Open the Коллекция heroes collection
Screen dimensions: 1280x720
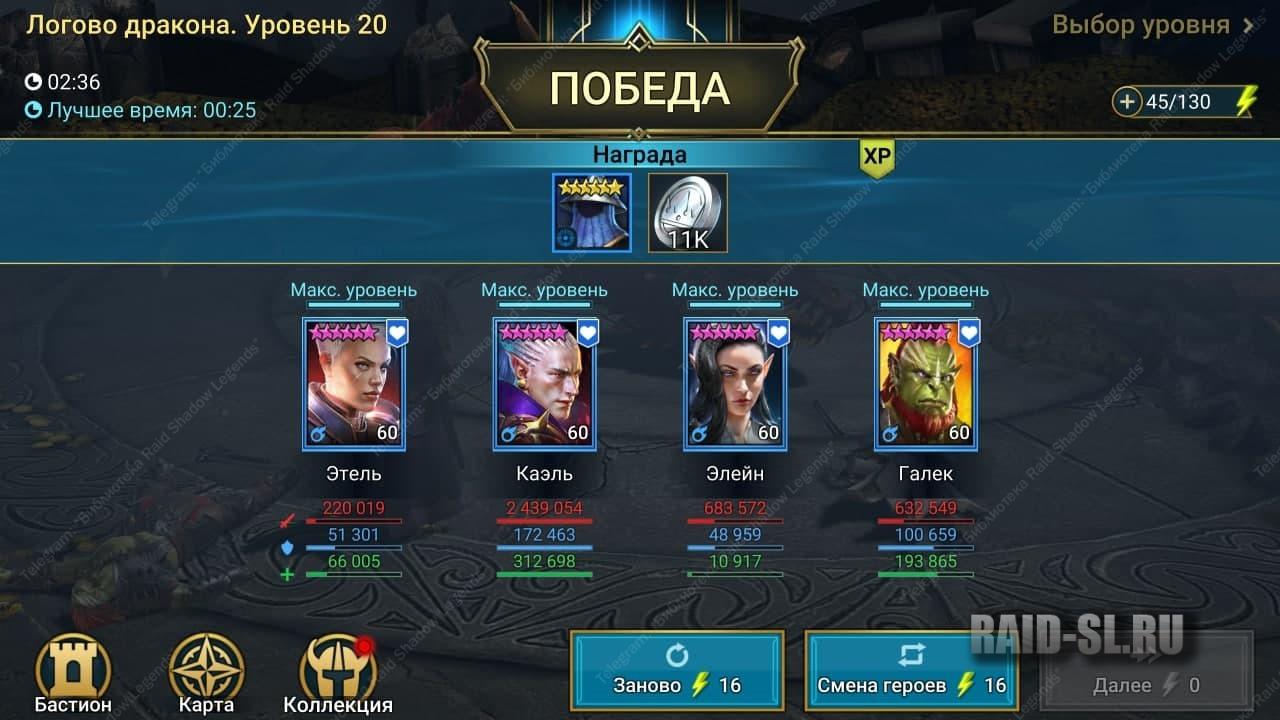click(x=338, y=669)
